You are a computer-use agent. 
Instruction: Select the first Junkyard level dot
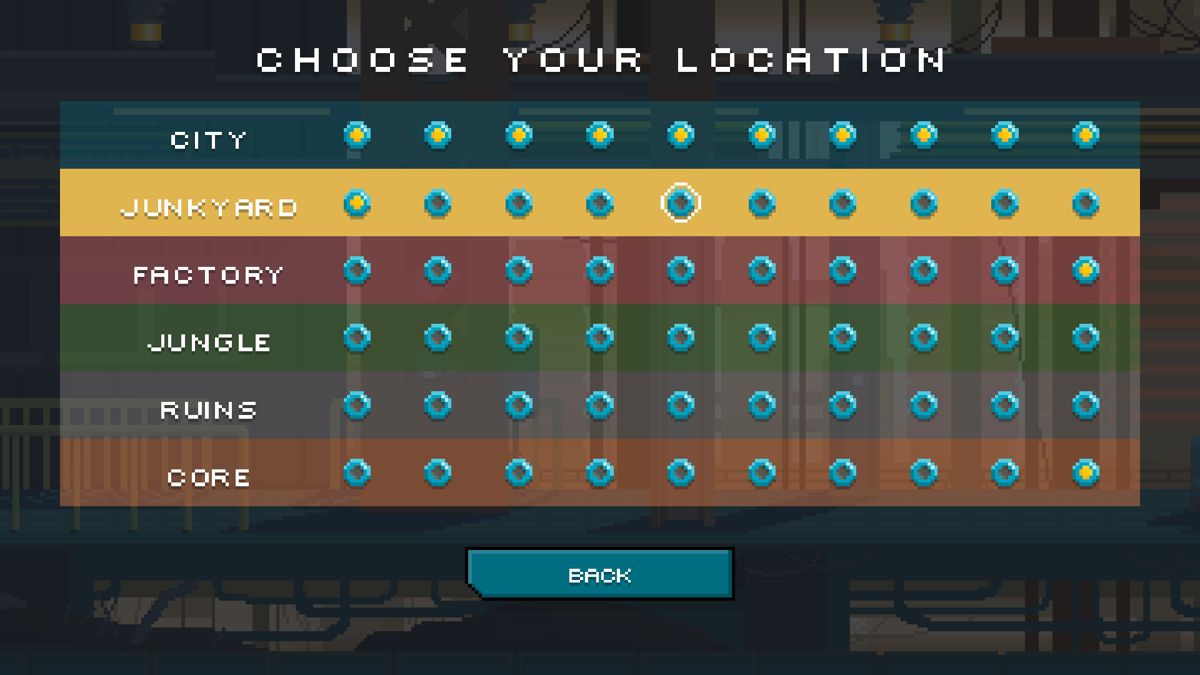pyautogui.click(x=357, y=203)
